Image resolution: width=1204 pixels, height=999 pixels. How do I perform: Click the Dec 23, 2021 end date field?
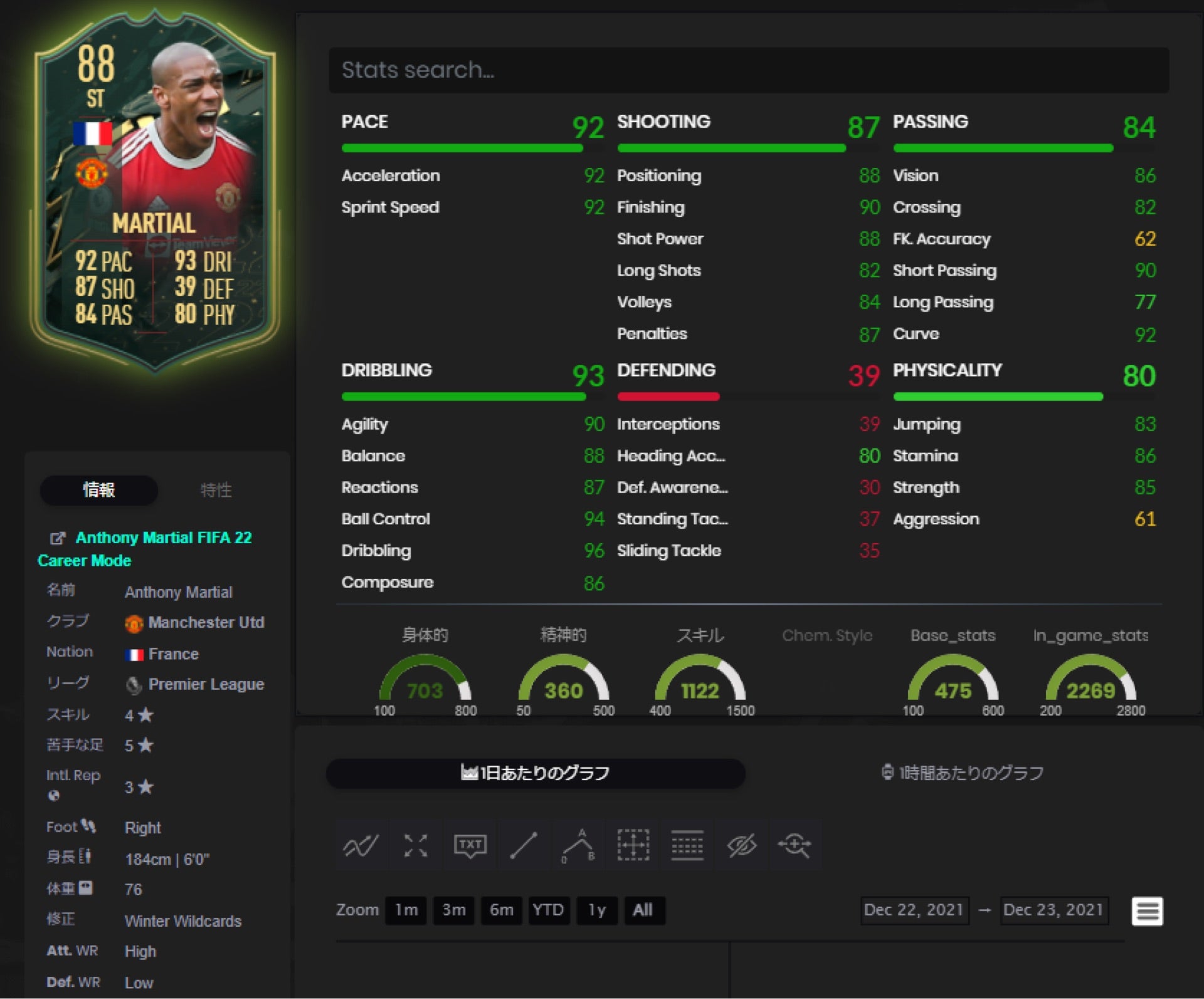tap(1053, 910)
